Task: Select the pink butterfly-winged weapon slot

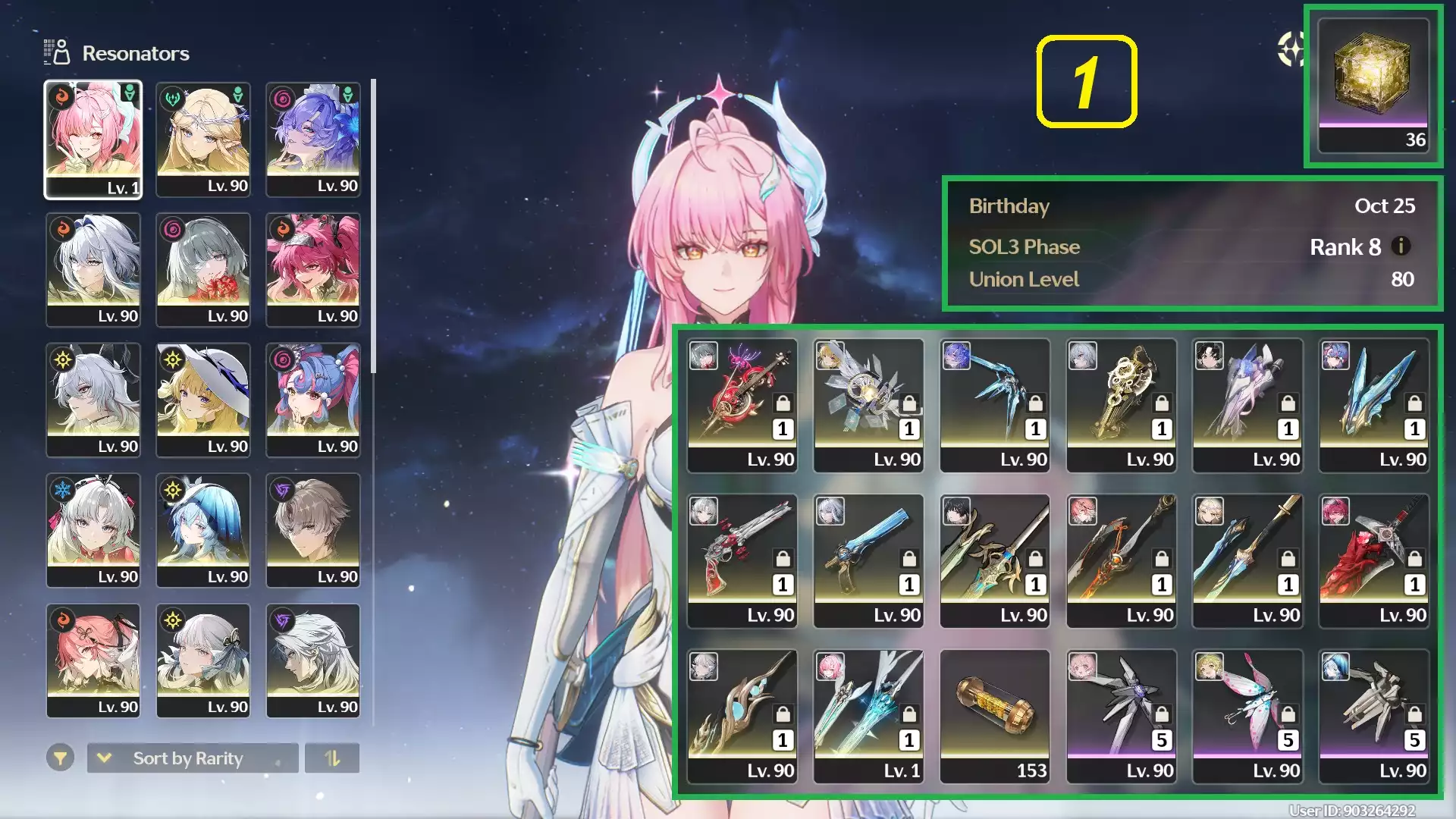Action: pos(1247,715)
